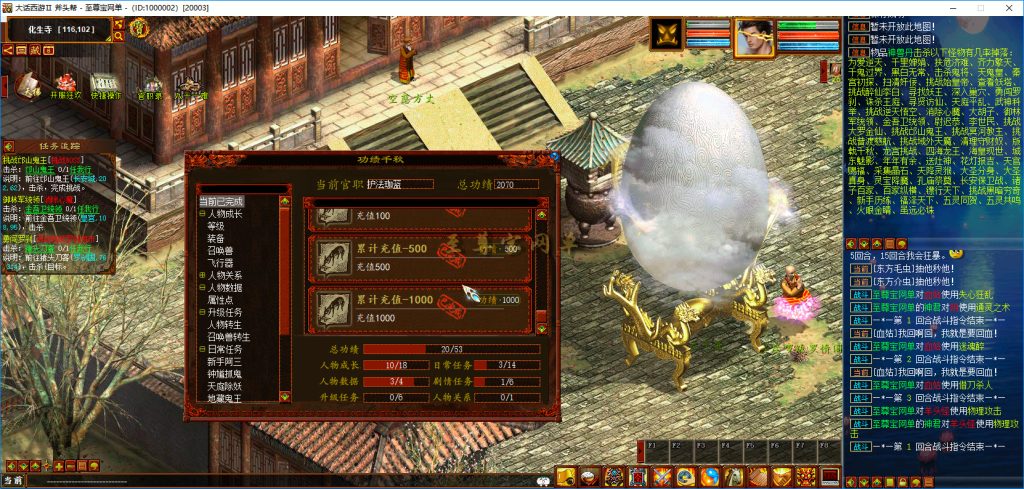1024x489 pixels.
Task: Open the 等级 achievement category
Action: coord(217,226)
